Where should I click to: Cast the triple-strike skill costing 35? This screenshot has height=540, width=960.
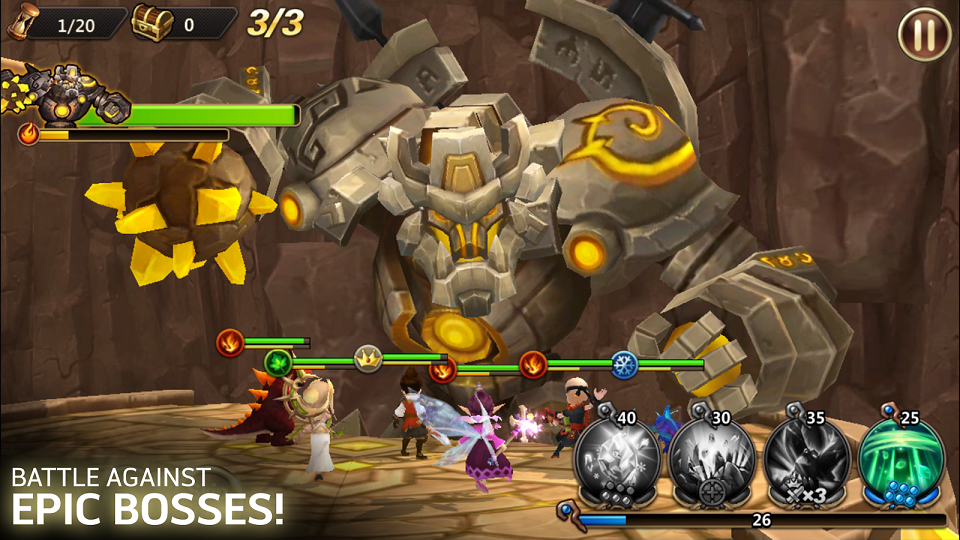pos(807,460)
